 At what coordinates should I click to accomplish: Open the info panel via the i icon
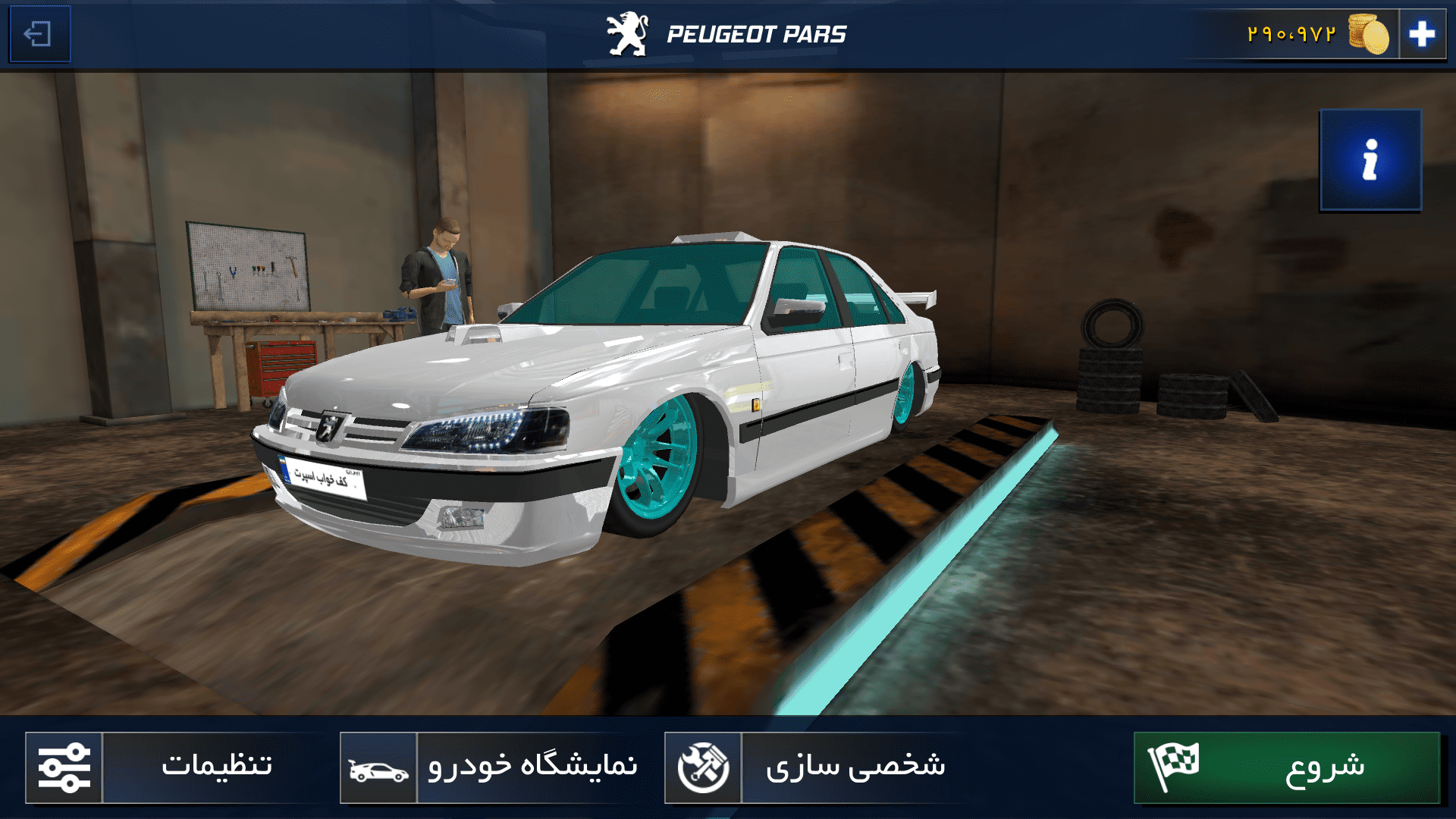(1370, 161)
